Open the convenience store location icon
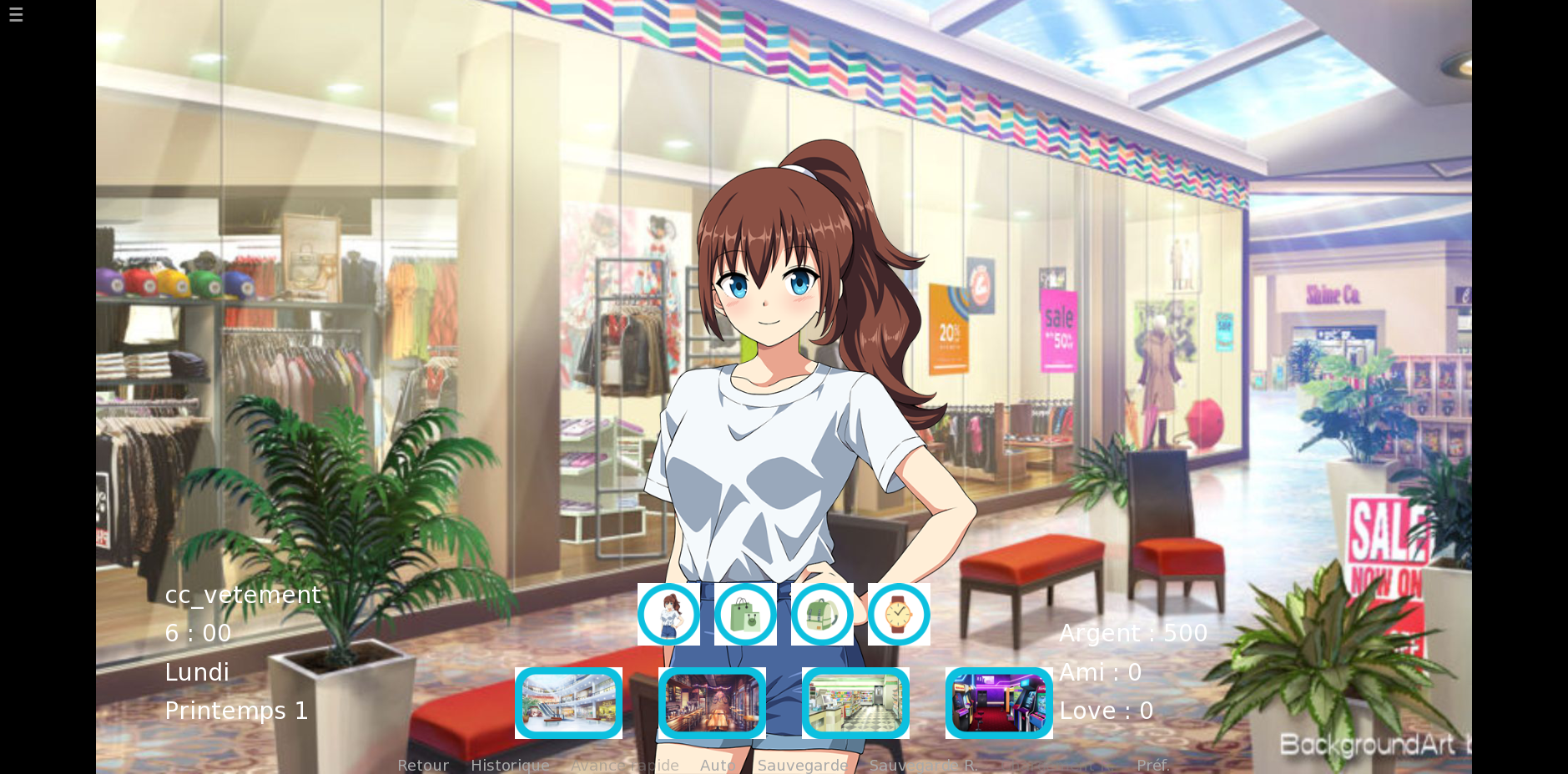Screen dimensions: 1568x774 coord(855,703)
